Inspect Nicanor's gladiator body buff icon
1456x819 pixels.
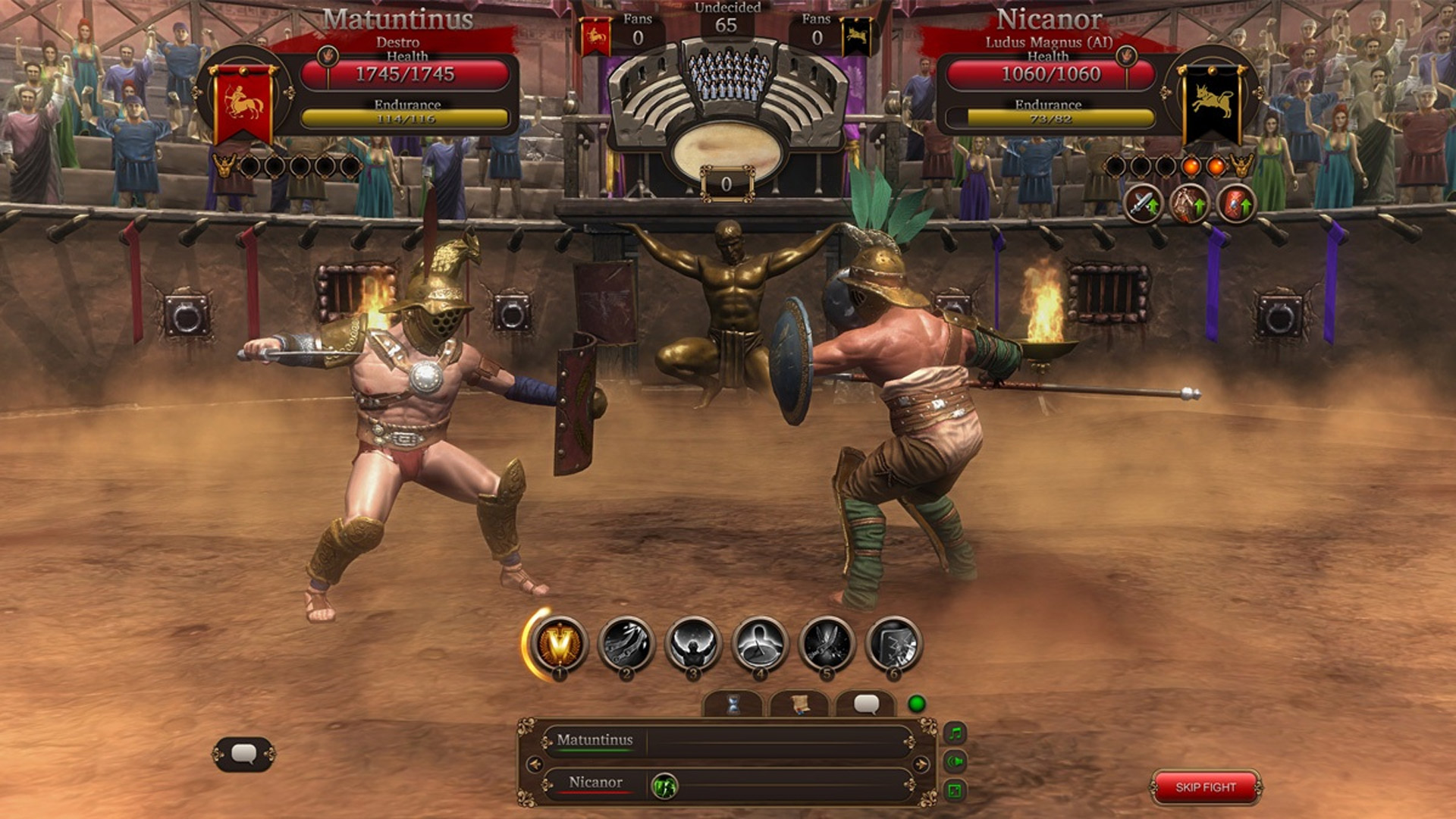click(x=1189, y=203)
